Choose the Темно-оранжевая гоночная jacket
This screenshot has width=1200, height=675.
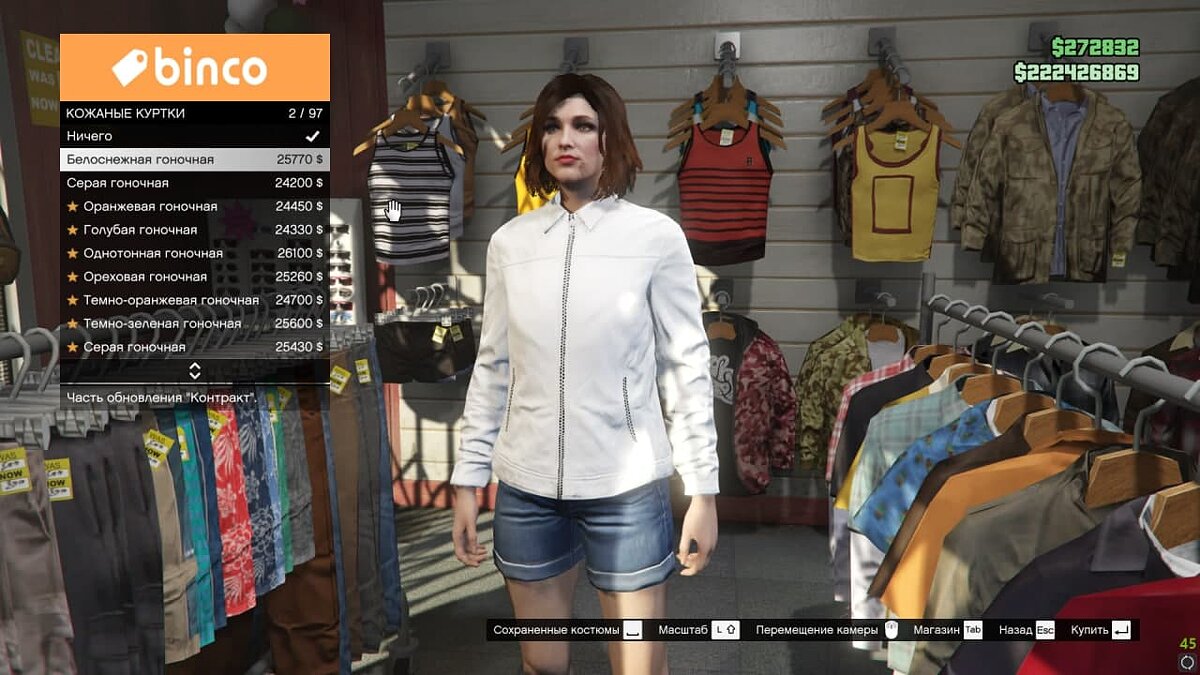(x=194, y=300)
